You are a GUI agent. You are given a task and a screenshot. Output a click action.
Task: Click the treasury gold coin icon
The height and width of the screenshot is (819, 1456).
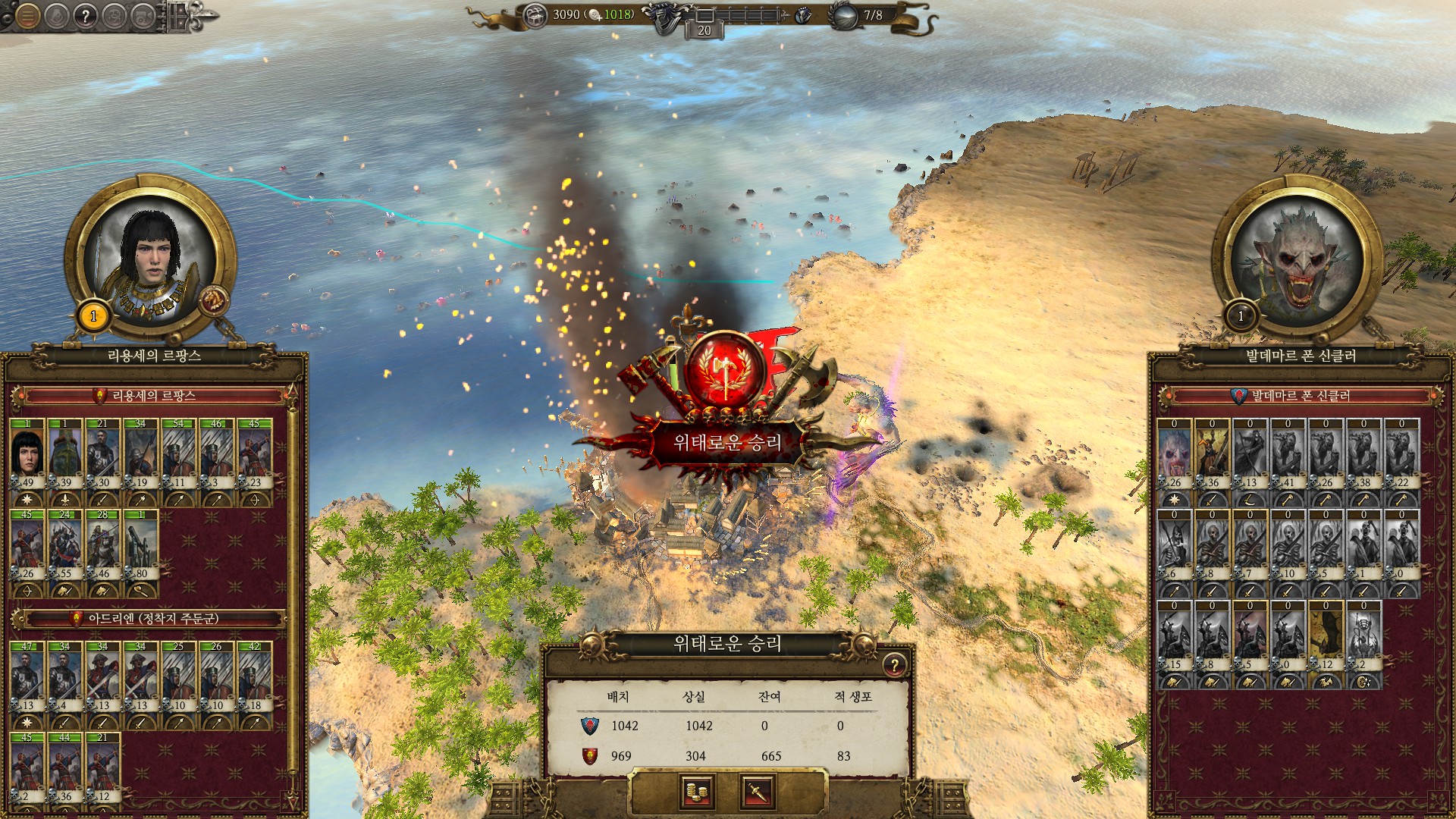[x=535, y=15]
